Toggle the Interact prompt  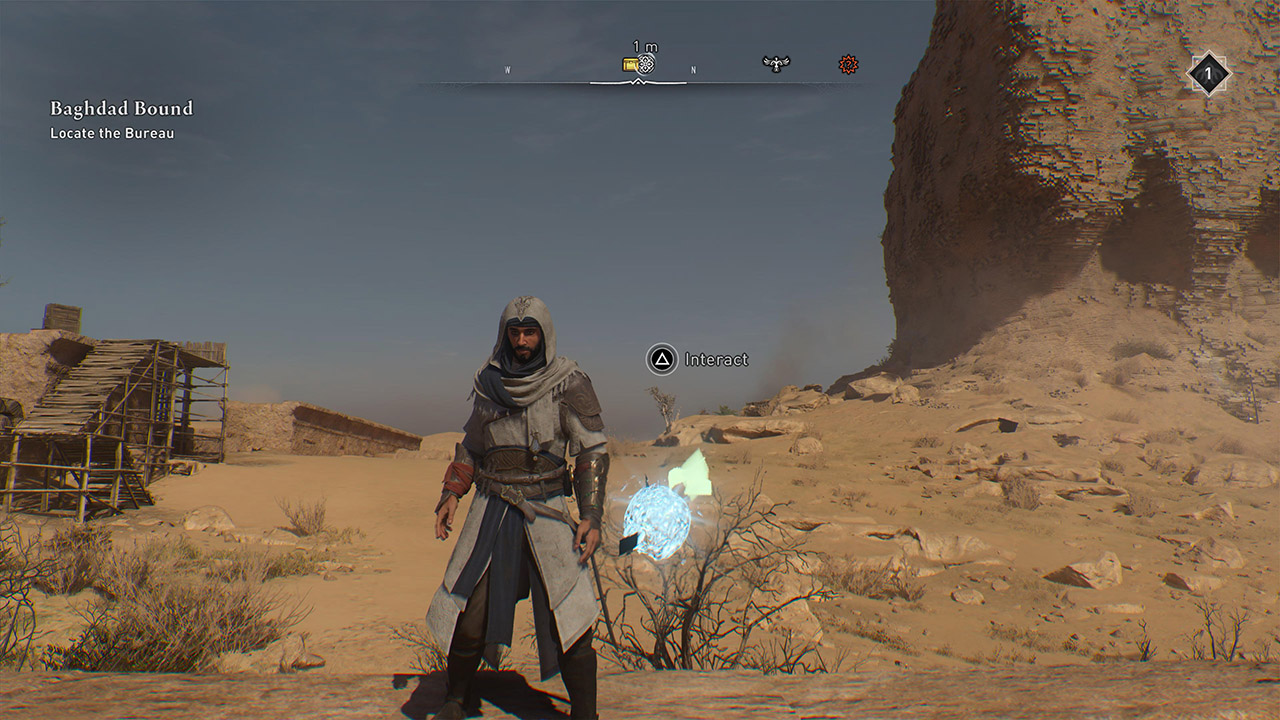(664, 357)
